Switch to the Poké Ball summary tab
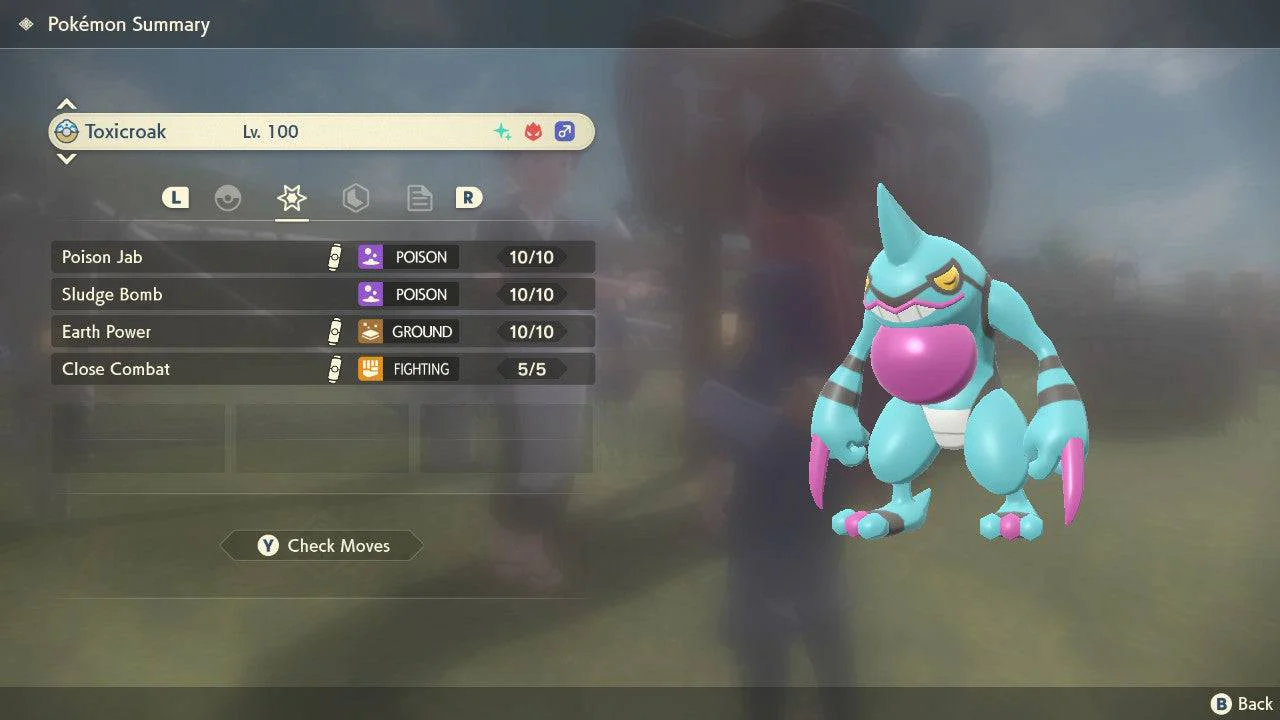This screenshot has width=1280, height=720. [228, 198]
